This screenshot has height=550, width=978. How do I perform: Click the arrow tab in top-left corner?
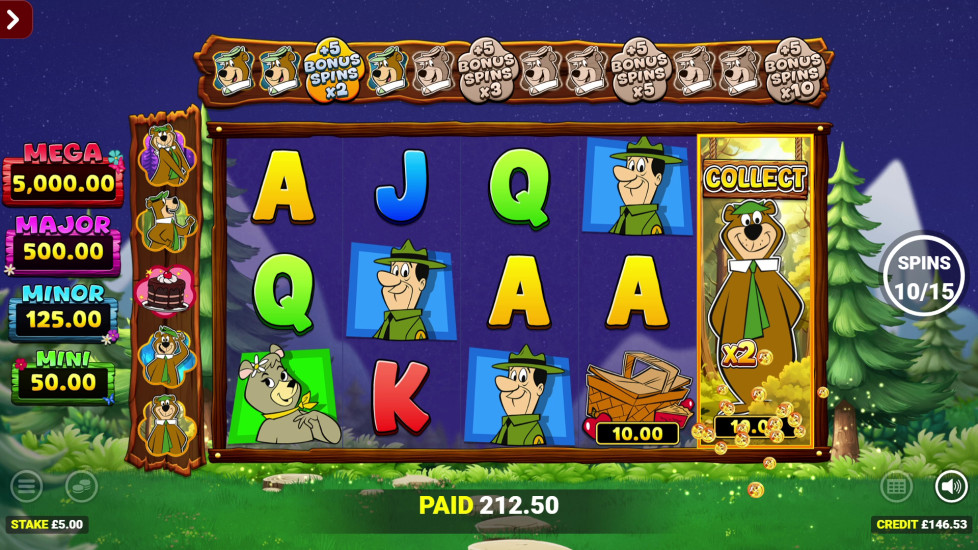pyautogui.click(x=15, y=18)
